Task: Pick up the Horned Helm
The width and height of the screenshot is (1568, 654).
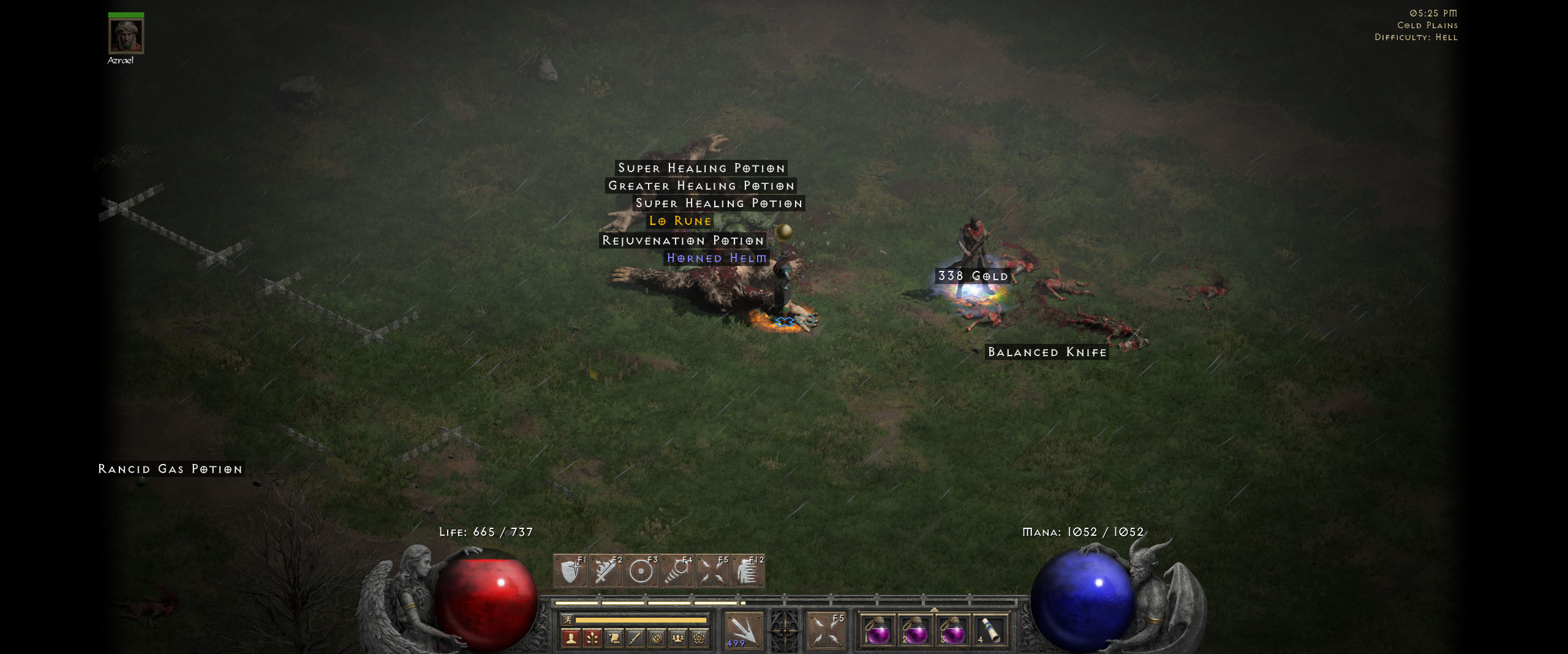Action: [x=715, y=258]
